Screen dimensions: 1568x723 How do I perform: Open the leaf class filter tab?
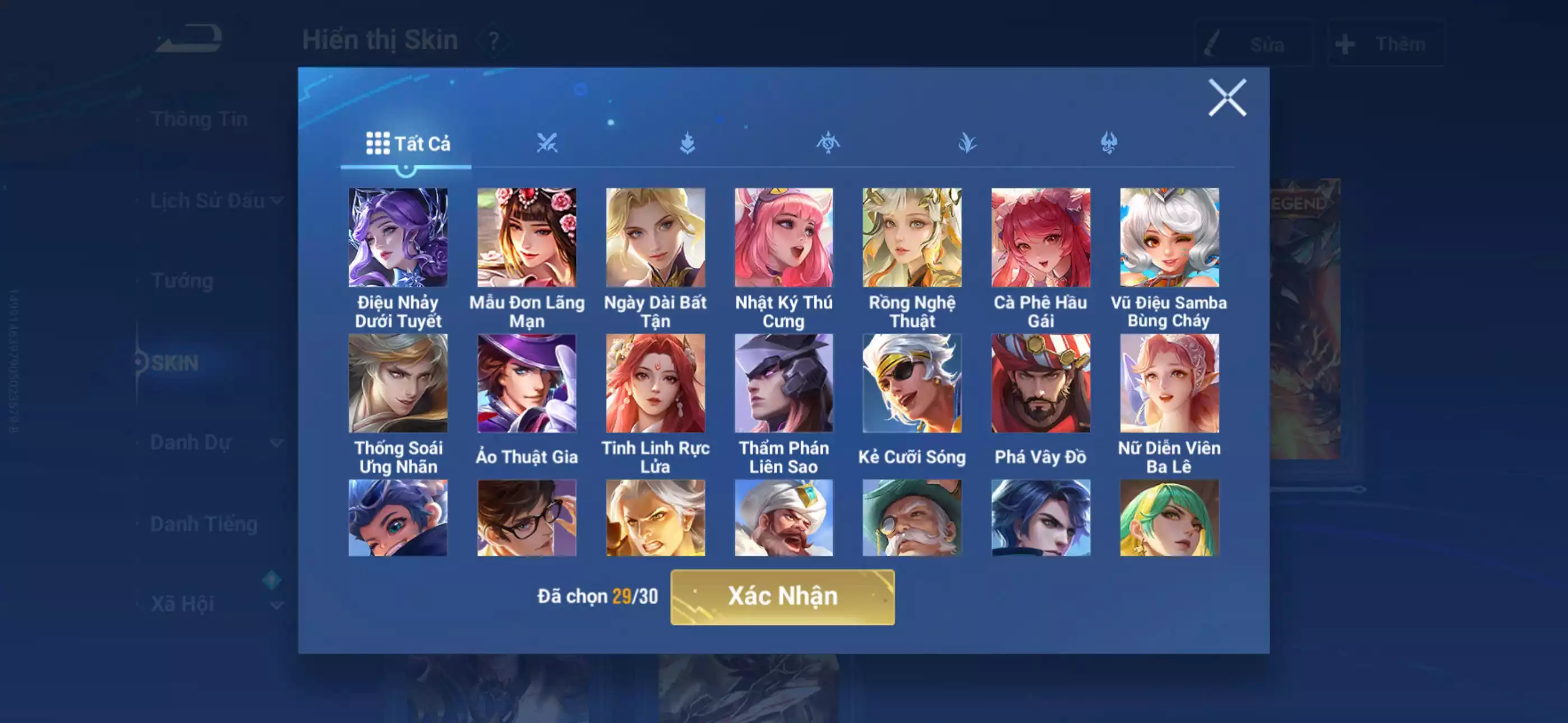tap(968, 142)
